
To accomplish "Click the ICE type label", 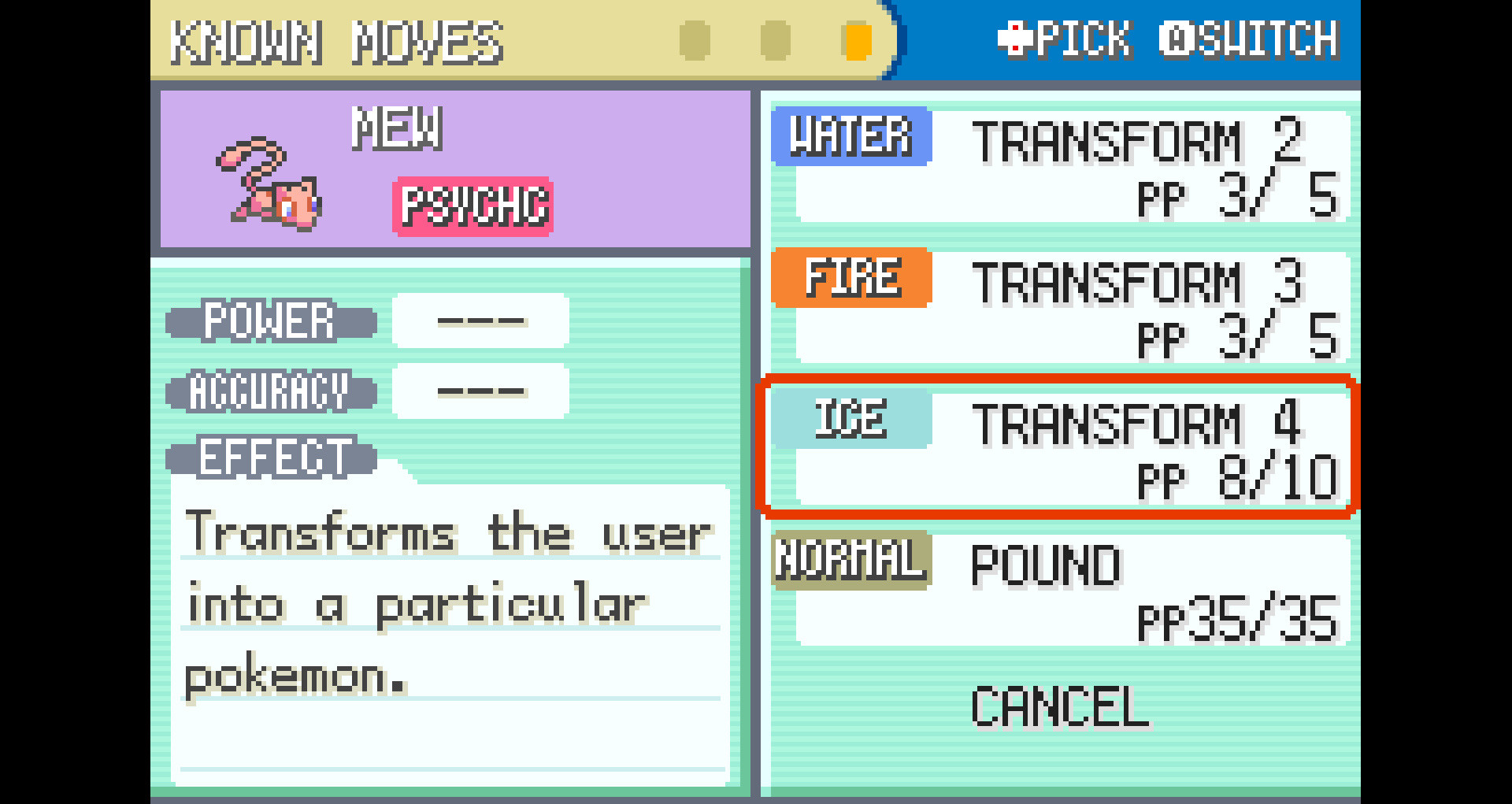I will (850, 418).
